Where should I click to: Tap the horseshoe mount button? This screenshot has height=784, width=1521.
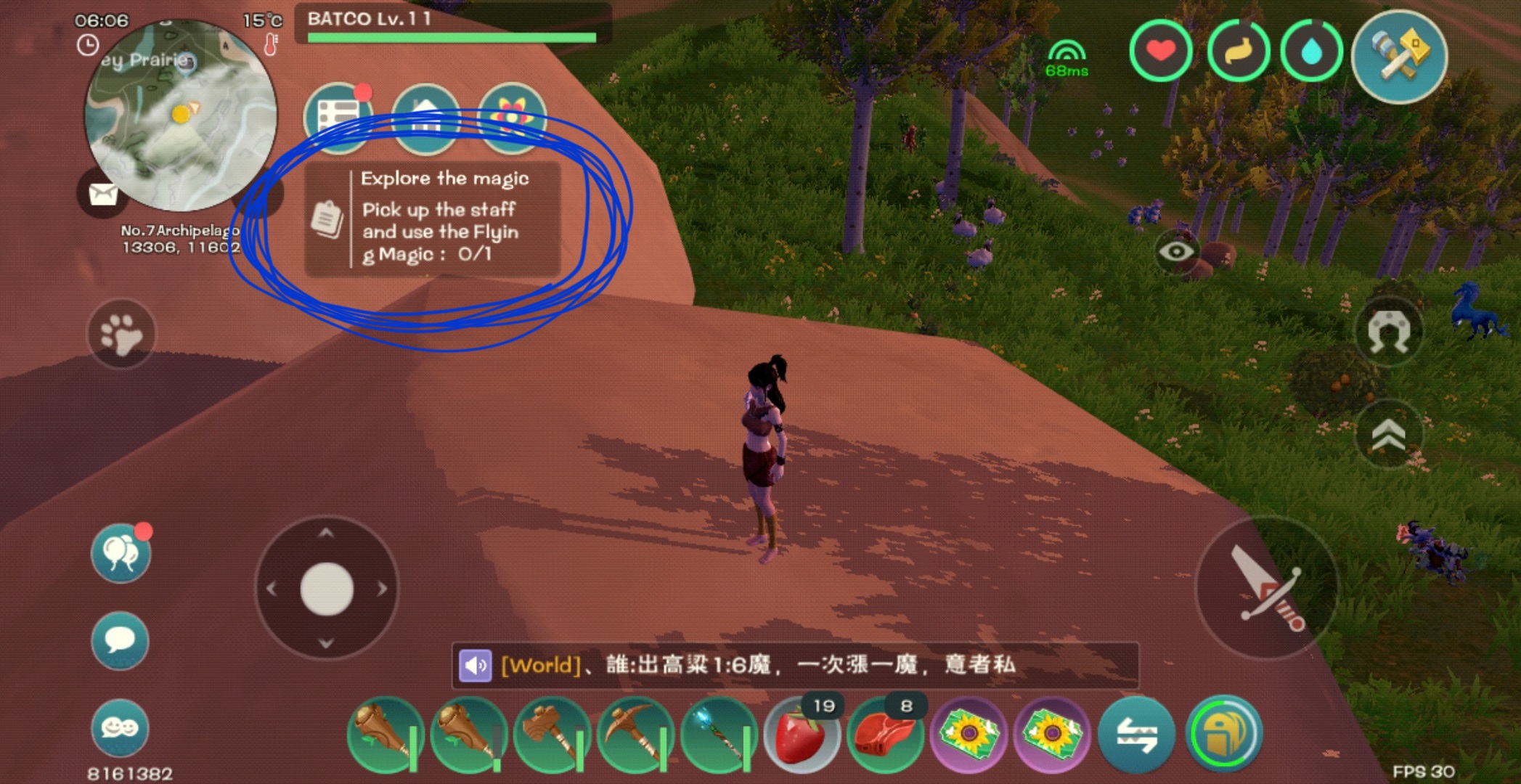pyautogui.click(x=1388, y=332)
